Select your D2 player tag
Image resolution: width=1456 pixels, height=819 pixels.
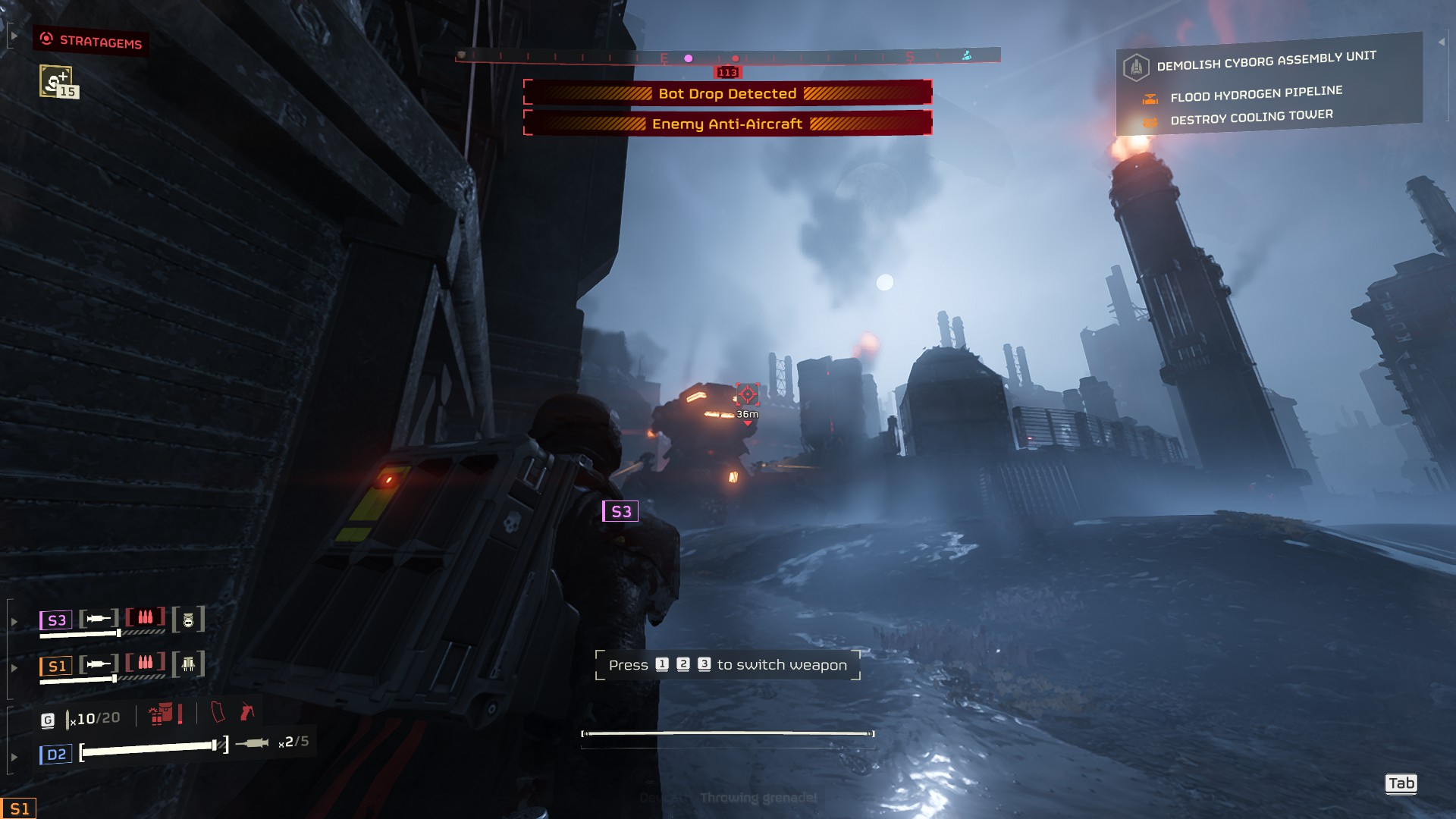tap(56, 755)
